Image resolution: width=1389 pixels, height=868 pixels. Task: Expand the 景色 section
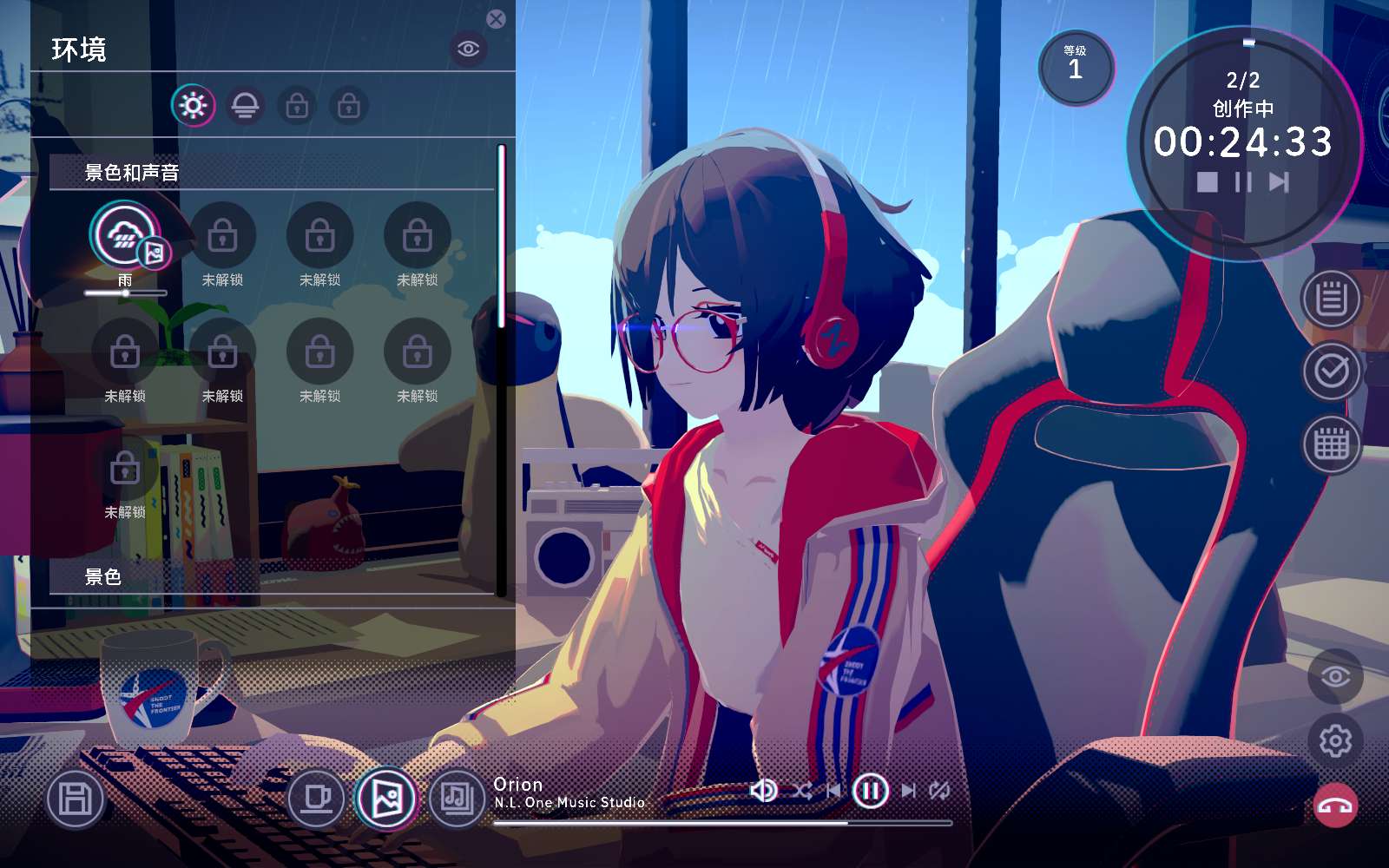point(102,575)
